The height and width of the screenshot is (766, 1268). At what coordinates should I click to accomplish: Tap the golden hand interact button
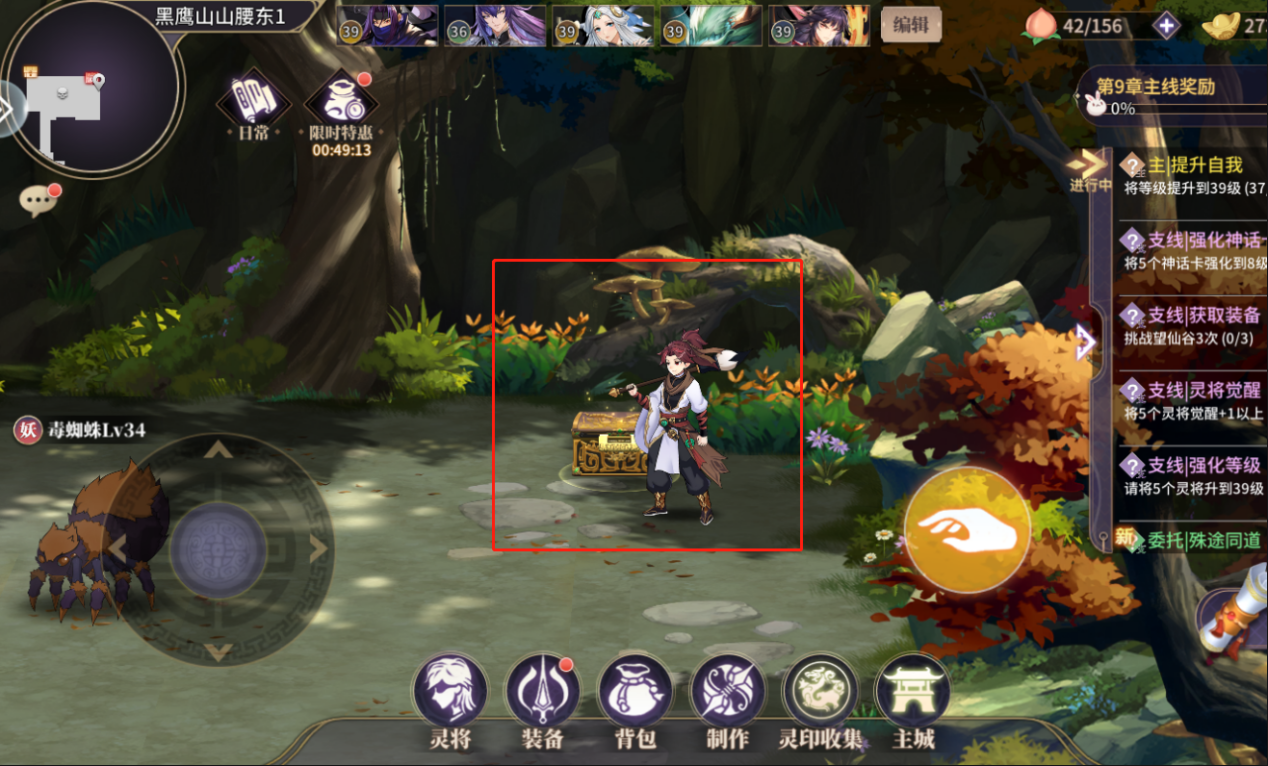(966, 529)
